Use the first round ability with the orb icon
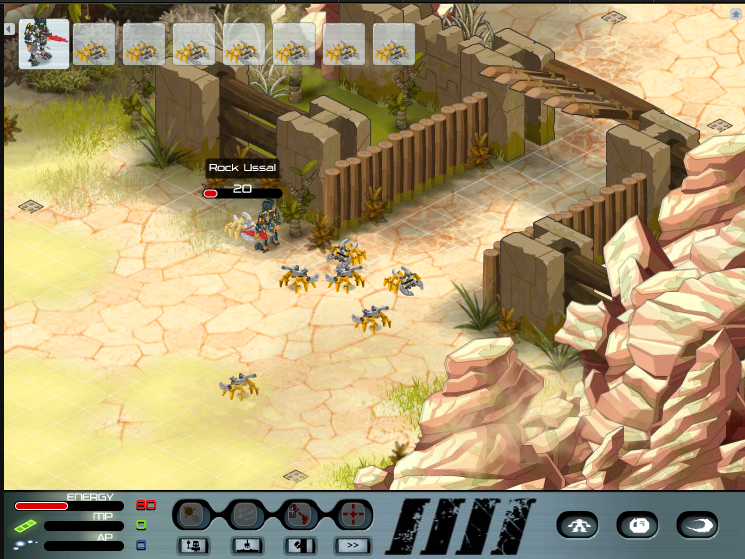Image resolution: width=745 pixels, height=559 pixels. pyautogui.click(x=191, y=515)
